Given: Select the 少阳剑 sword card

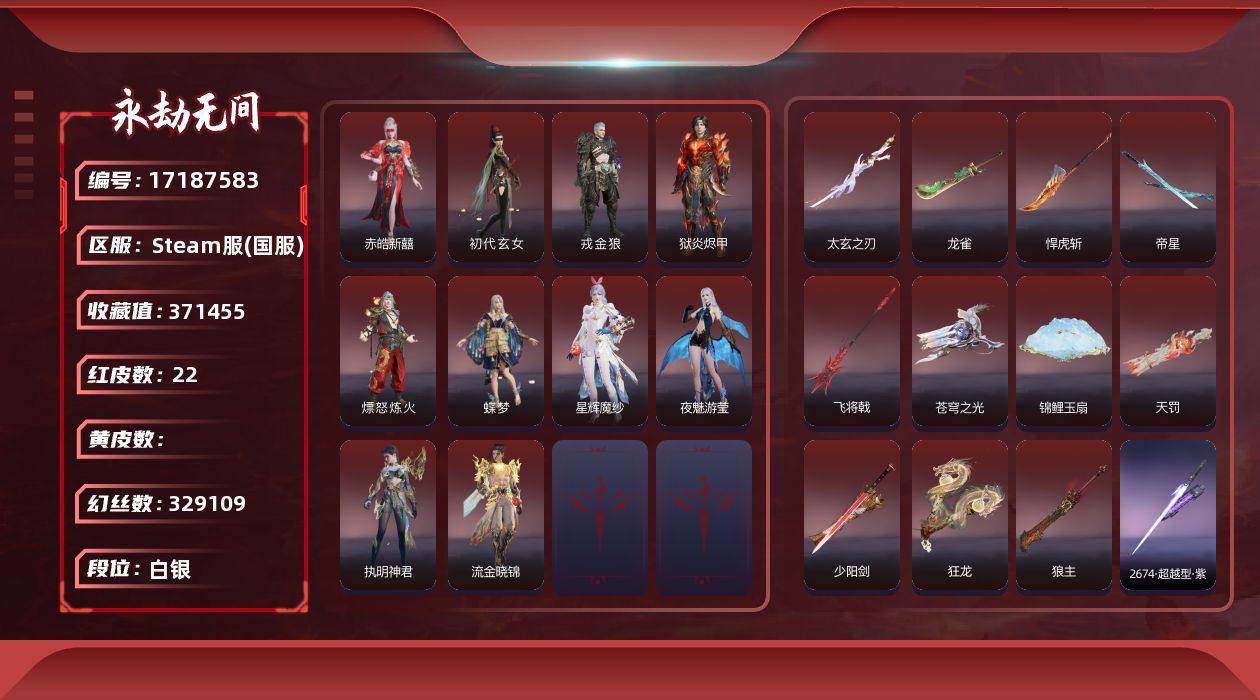Looking at the screenshot, I should [x=852, y=515].
